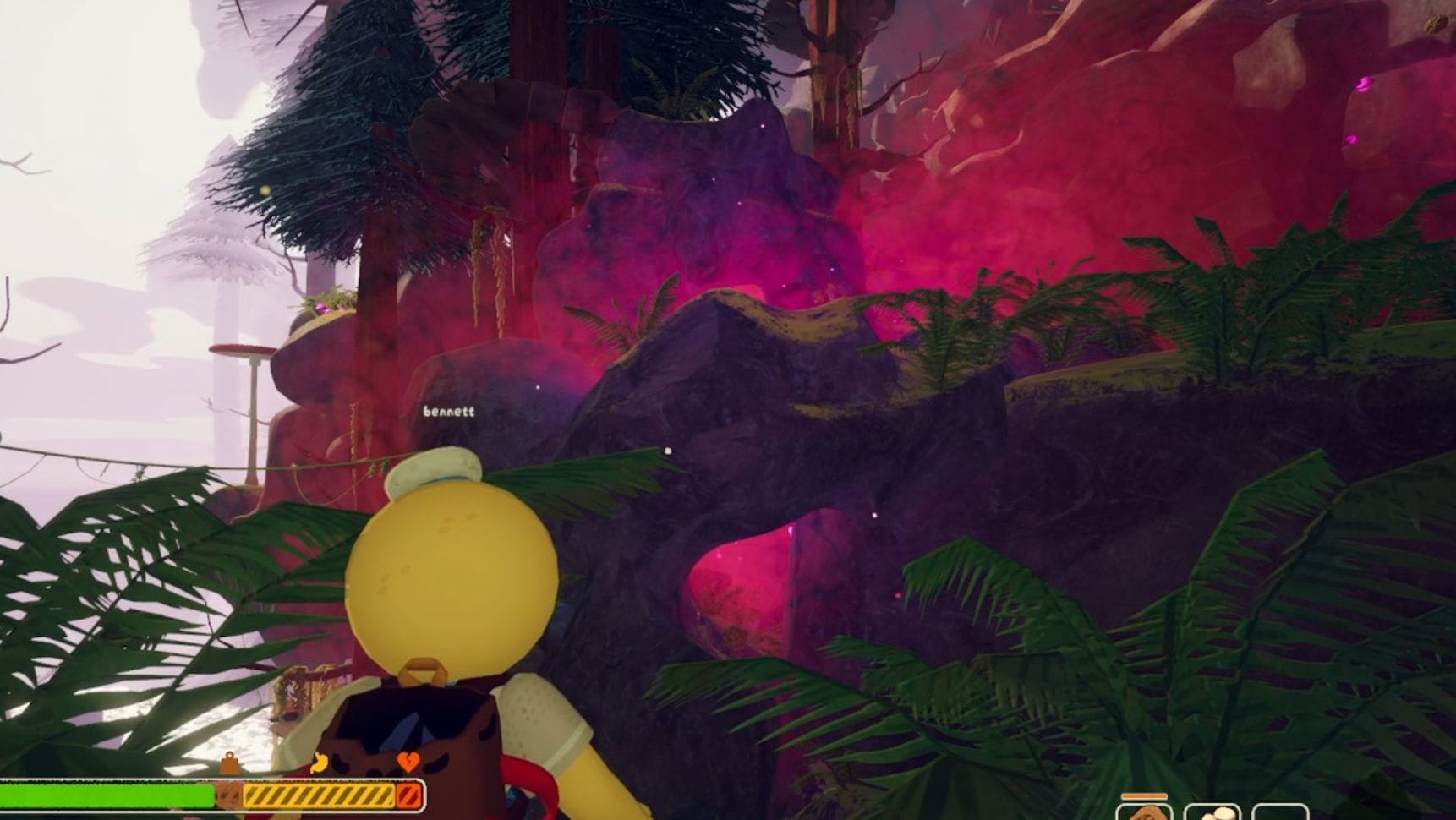Select the brown coiled item hotbar slot
Image resolution: width=1456 pixels, height=820 pixels.
[x=1144, y=812]
